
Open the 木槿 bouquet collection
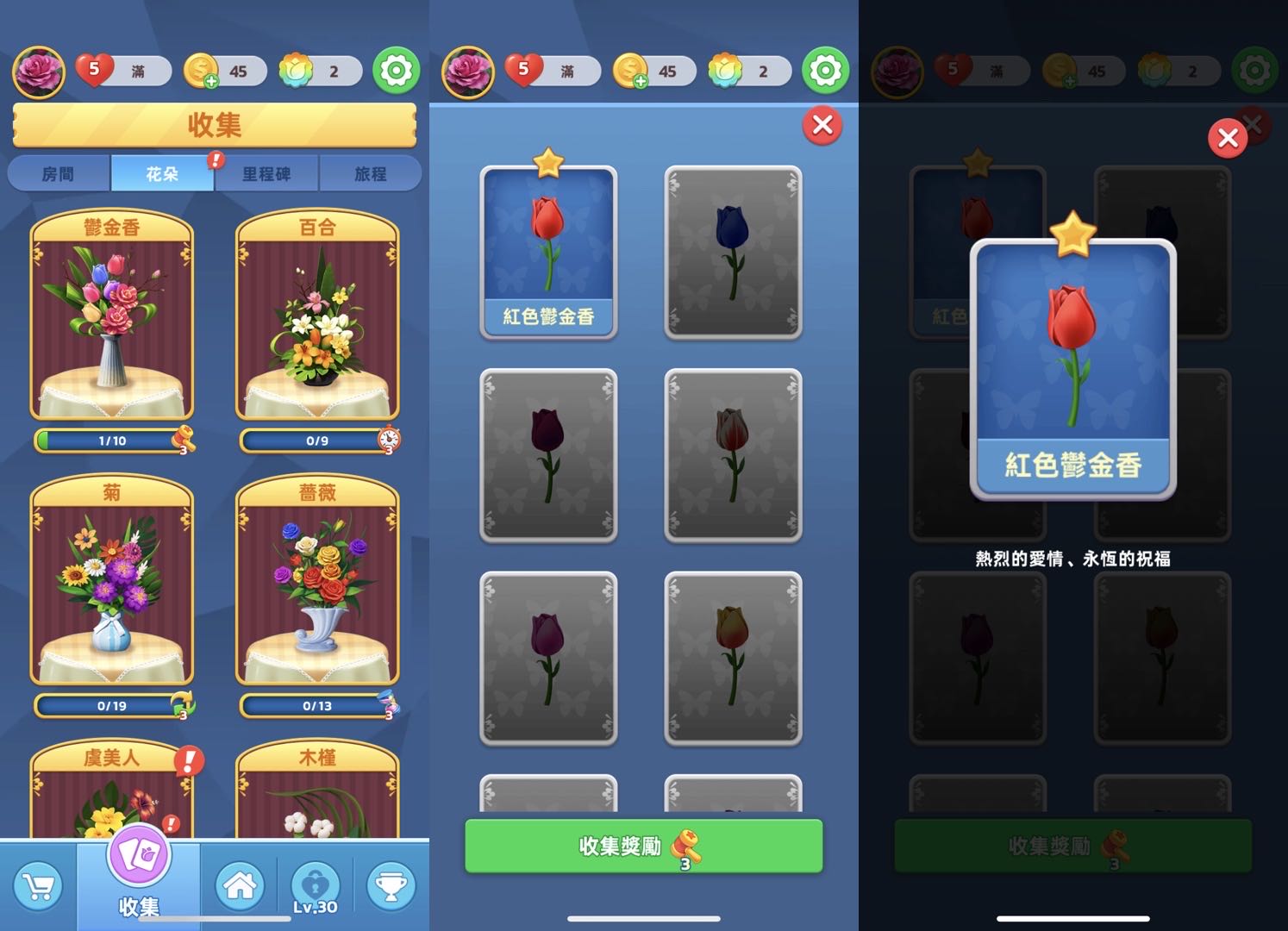(x=317, y=793)
